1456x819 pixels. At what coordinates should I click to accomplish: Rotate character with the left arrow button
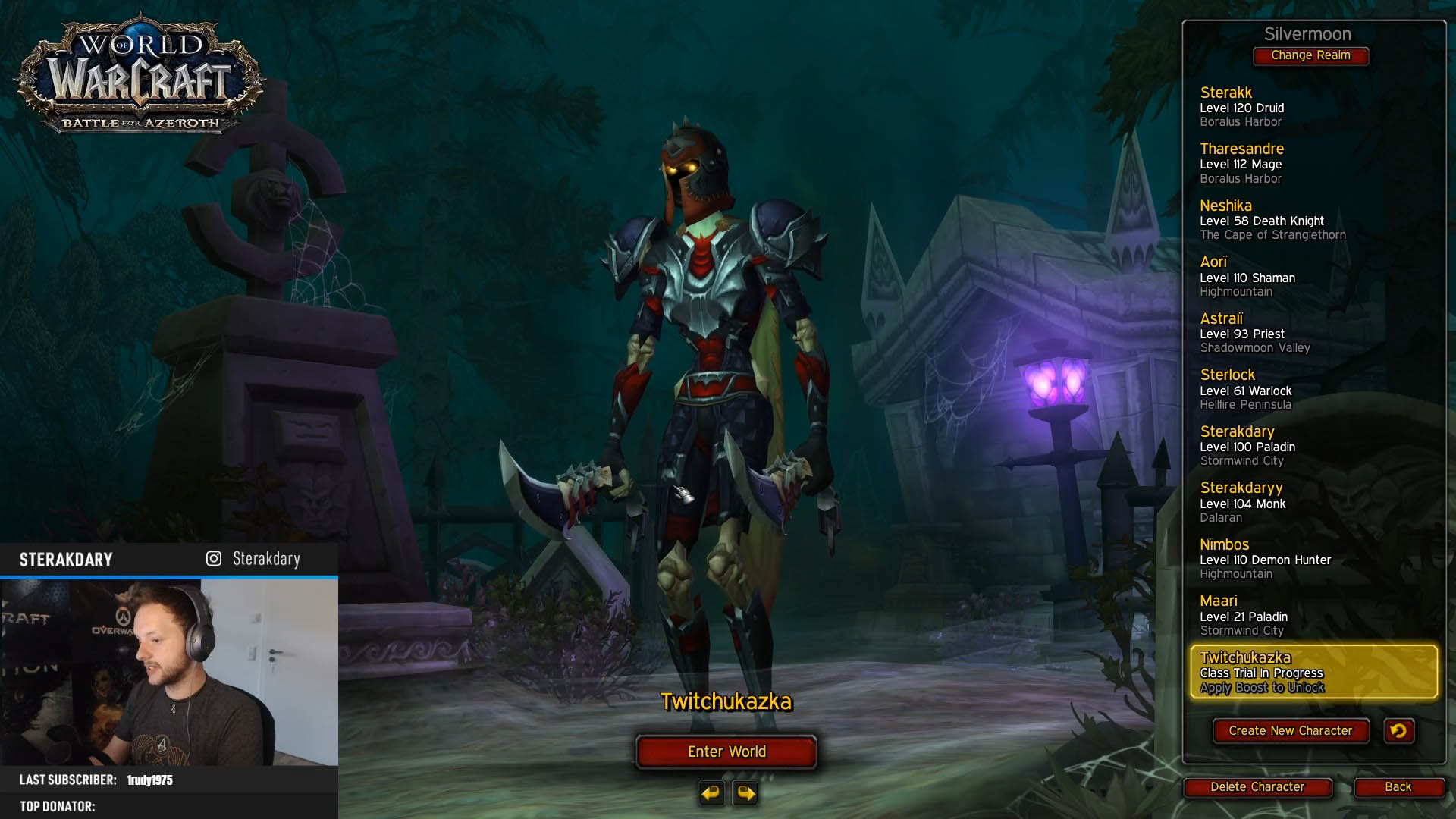pyautogui.click(x=711, y=793)
